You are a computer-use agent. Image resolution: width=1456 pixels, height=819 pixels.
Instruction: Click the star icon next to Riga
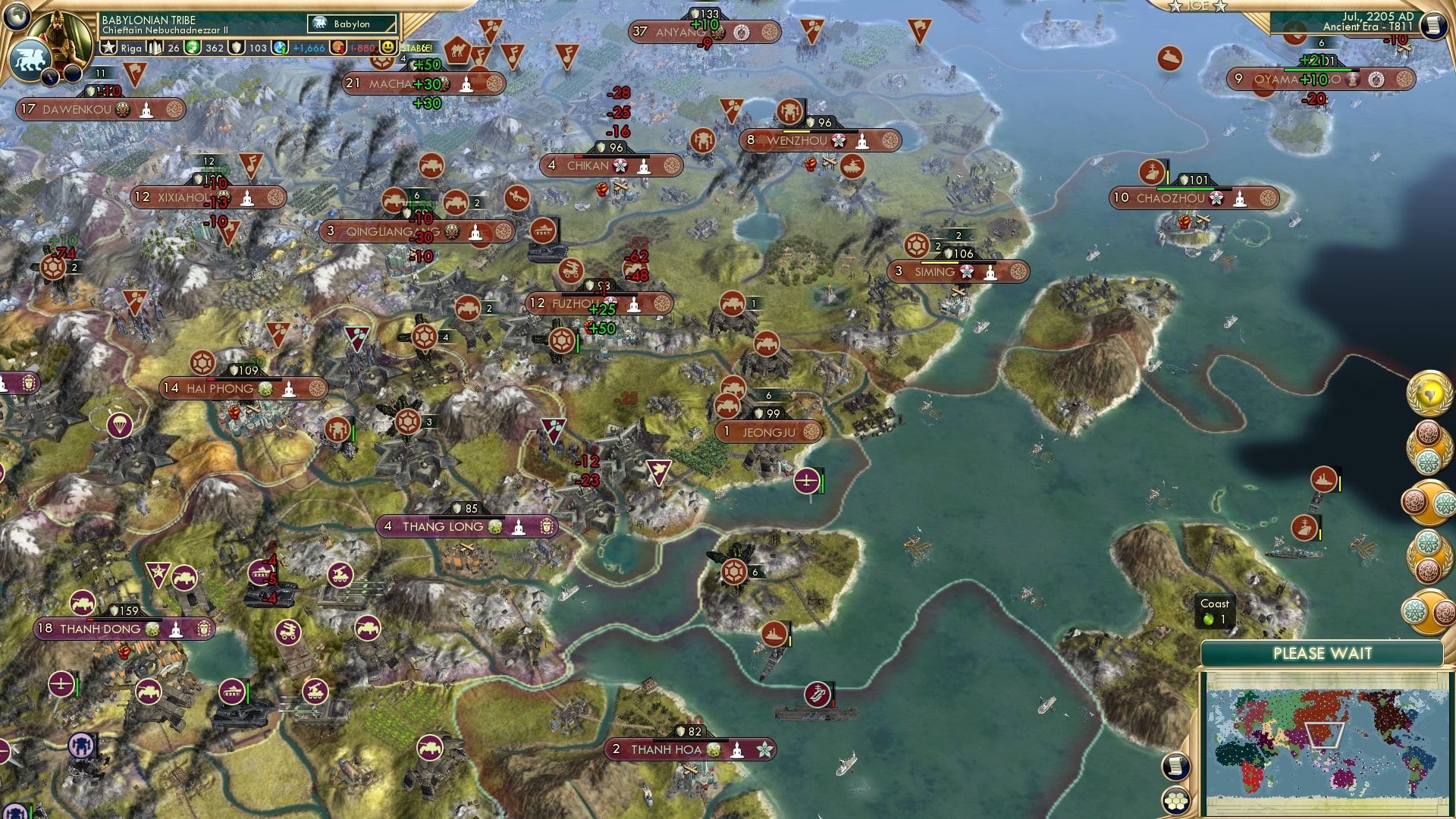pyautogui.click(x=108, y=46)
